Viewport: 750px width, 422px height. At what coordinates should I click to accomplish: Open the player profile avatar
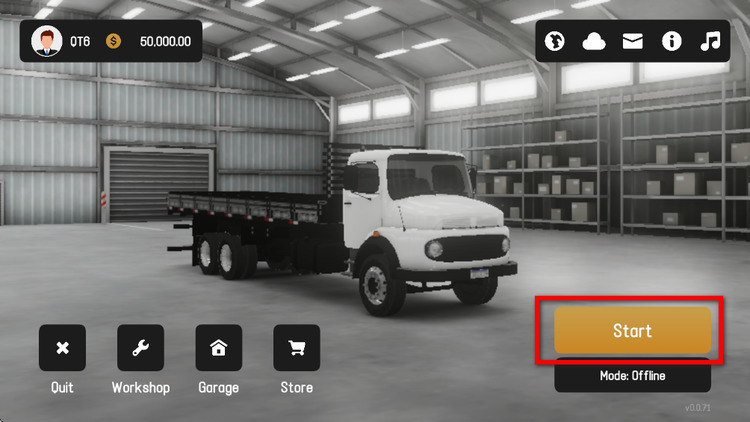pyautogui.click(x=45, y=41)
